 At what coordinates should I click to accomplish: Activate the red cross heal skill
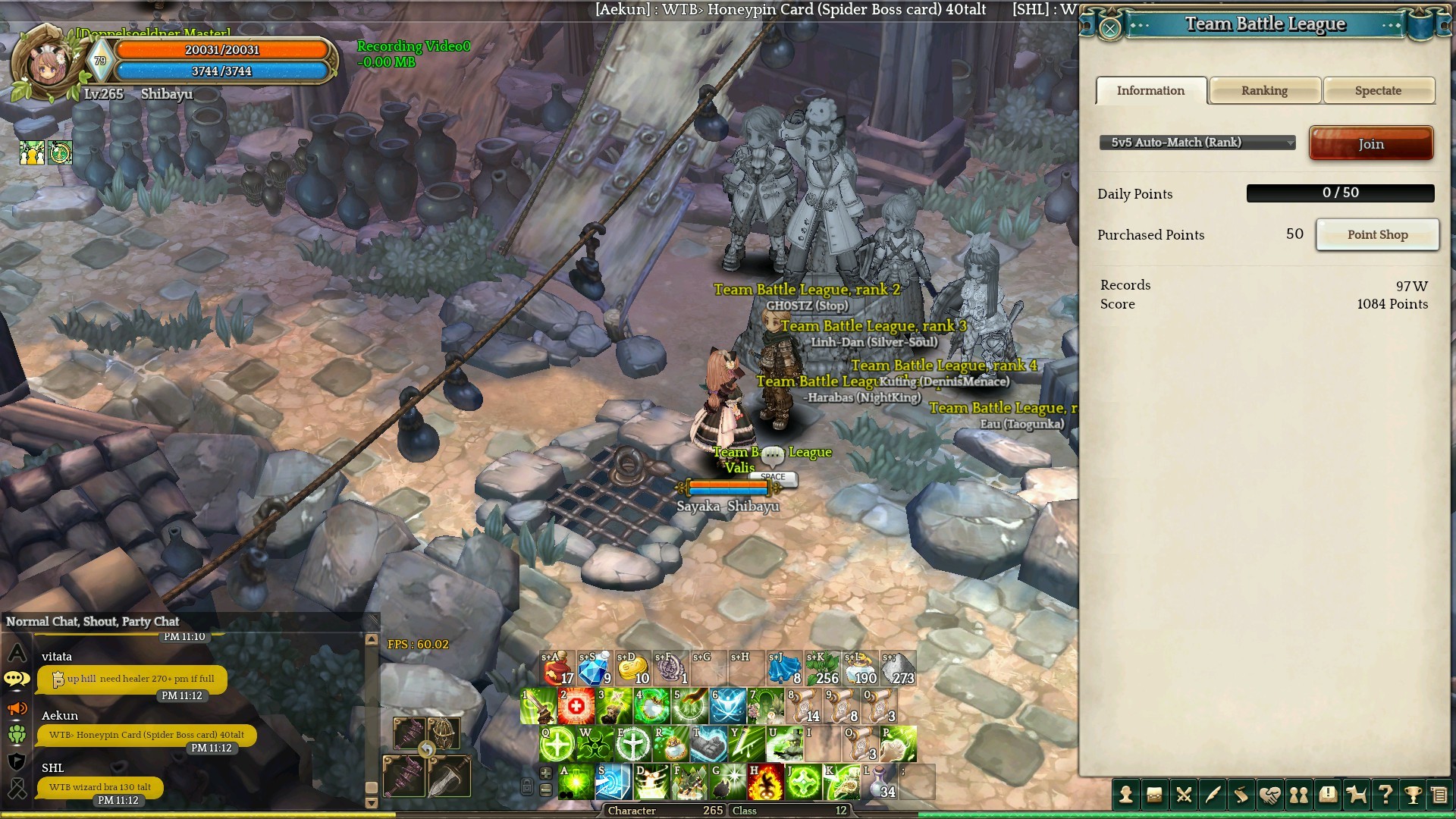576,706
